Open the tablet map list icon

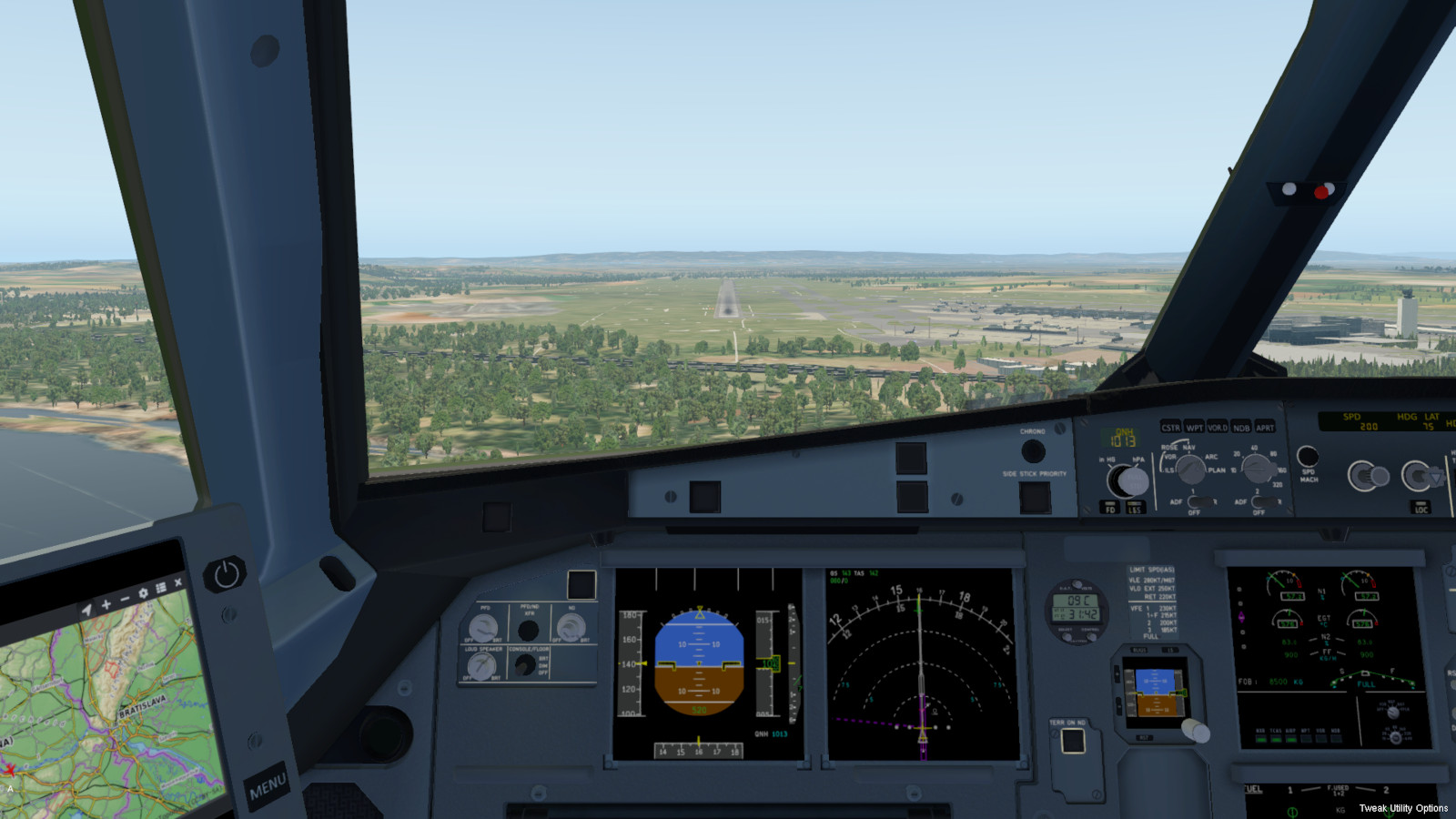(161, 588)
